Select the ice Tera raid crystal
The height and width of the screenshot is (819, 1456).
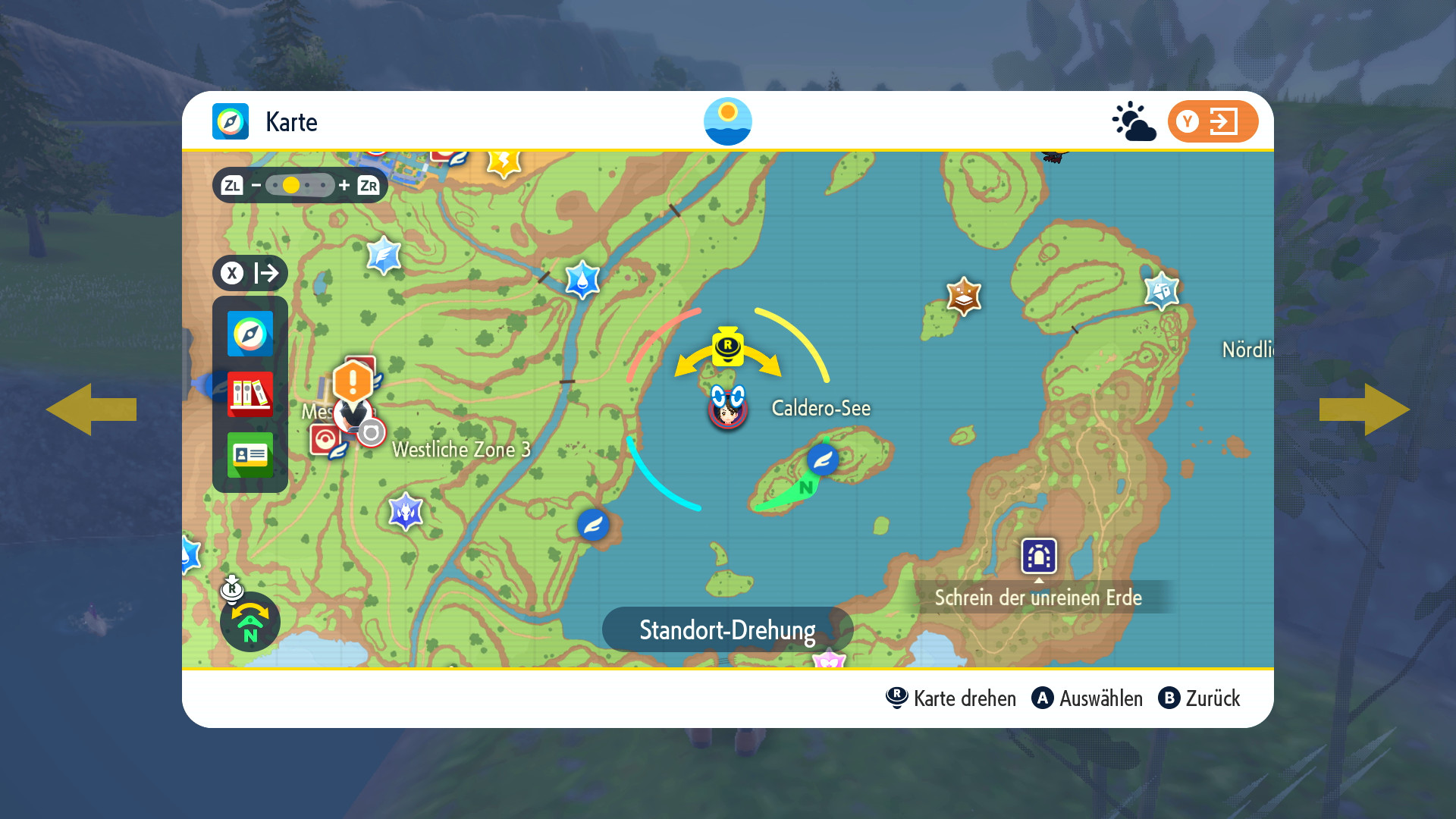click(1161, 290)
